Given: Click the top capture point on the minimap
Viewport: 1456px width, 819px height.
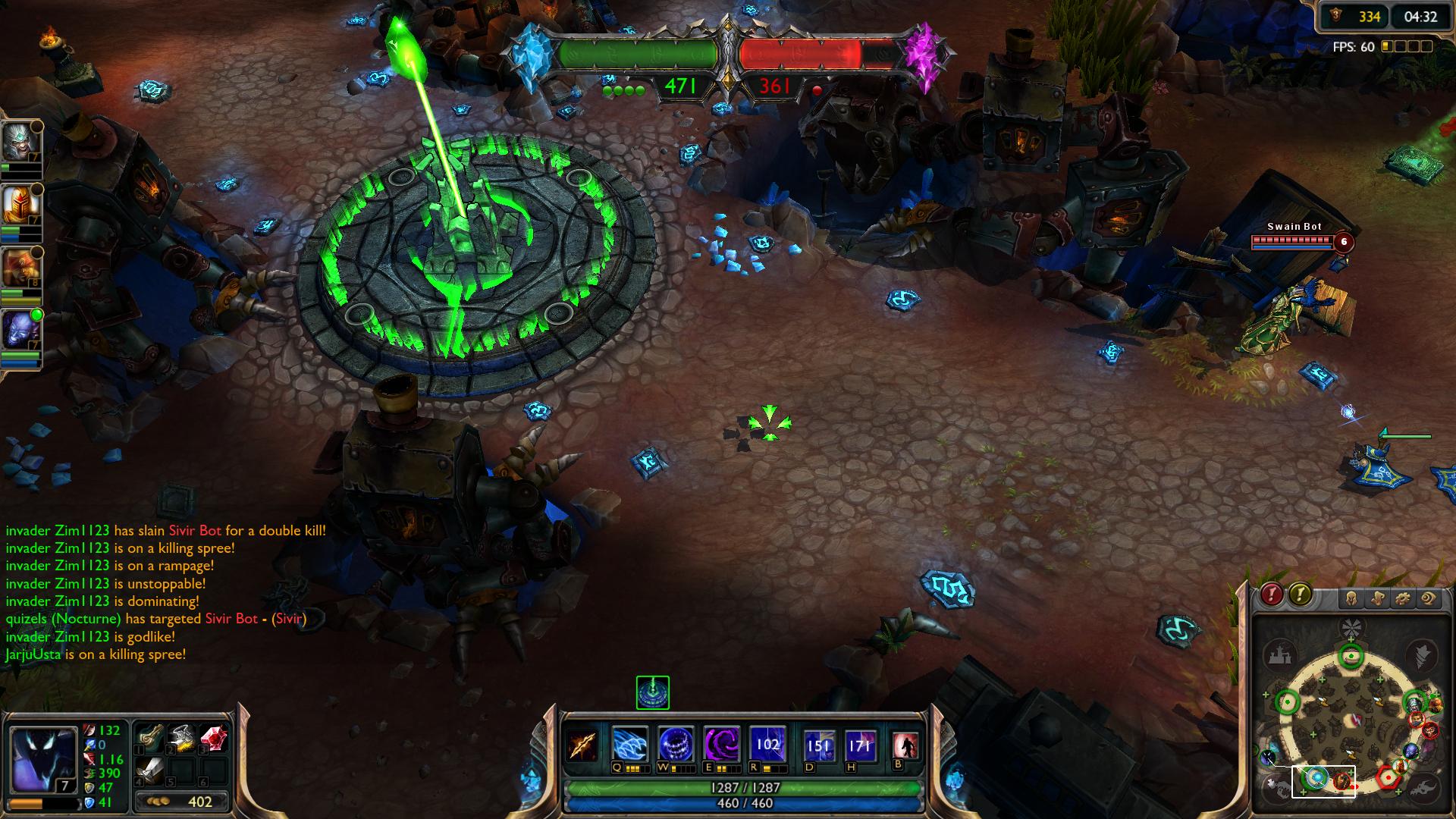Looking at the screenshot, I should [1350, 657].
